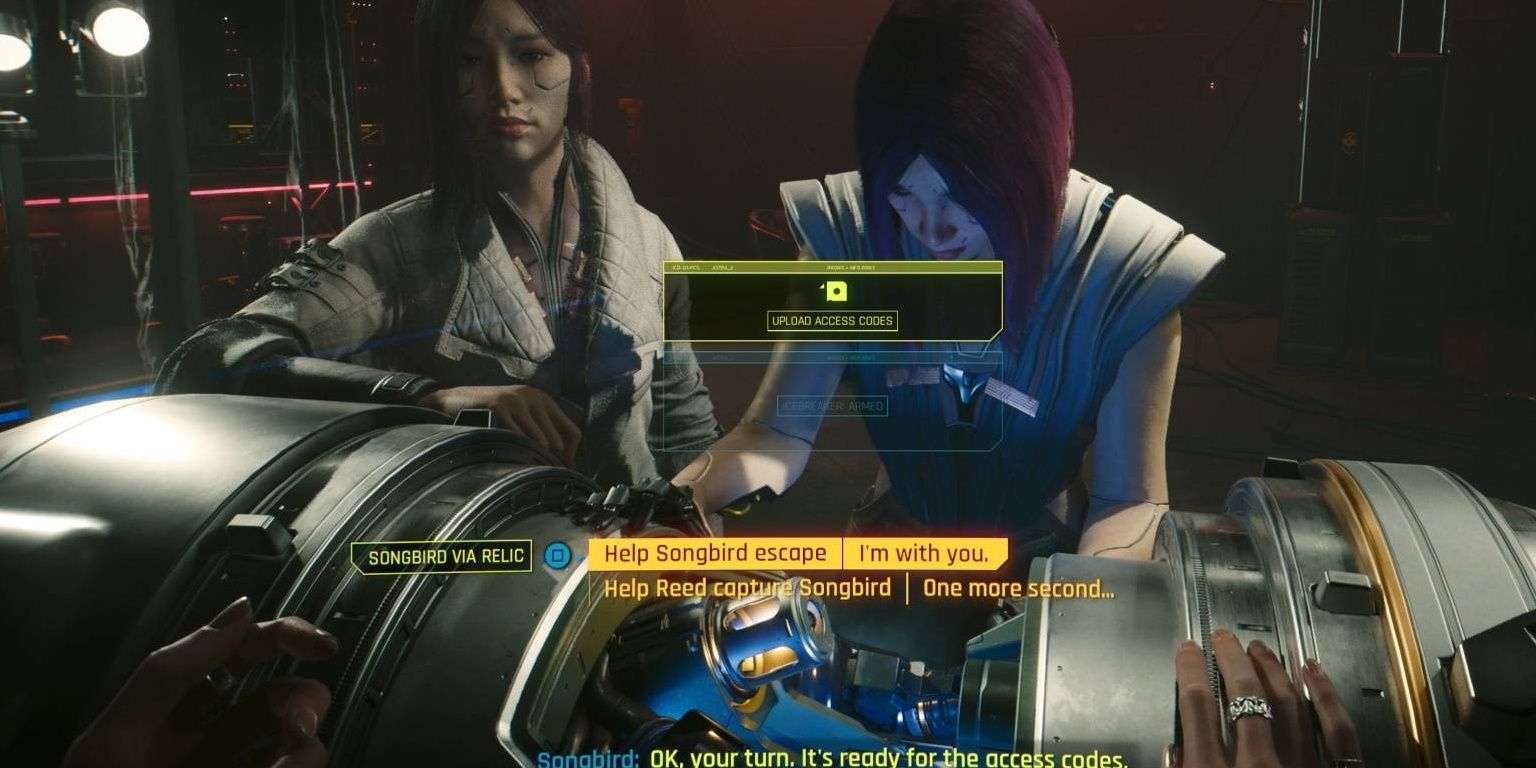Click the yellow data shard icon
This screenshot has height=768, width=1536.
point(837,291)
